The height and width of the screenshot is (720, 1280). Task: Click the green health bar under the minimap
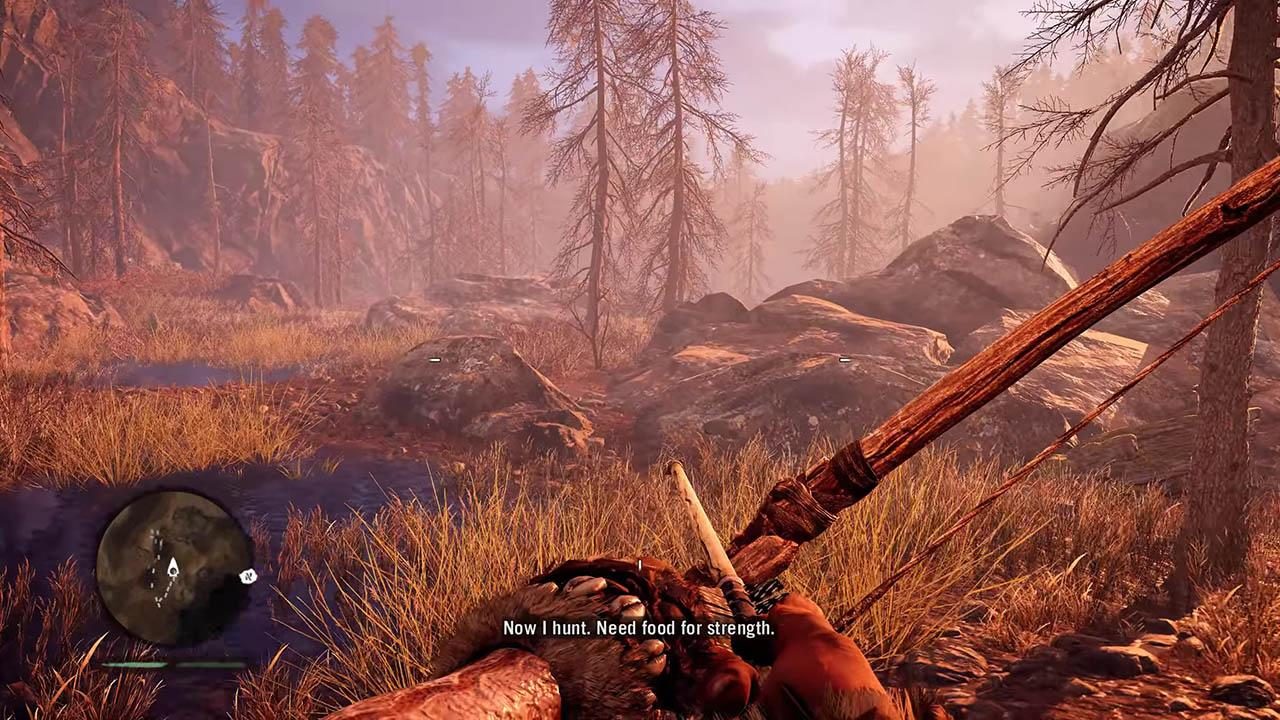click(x=135, y=663)
